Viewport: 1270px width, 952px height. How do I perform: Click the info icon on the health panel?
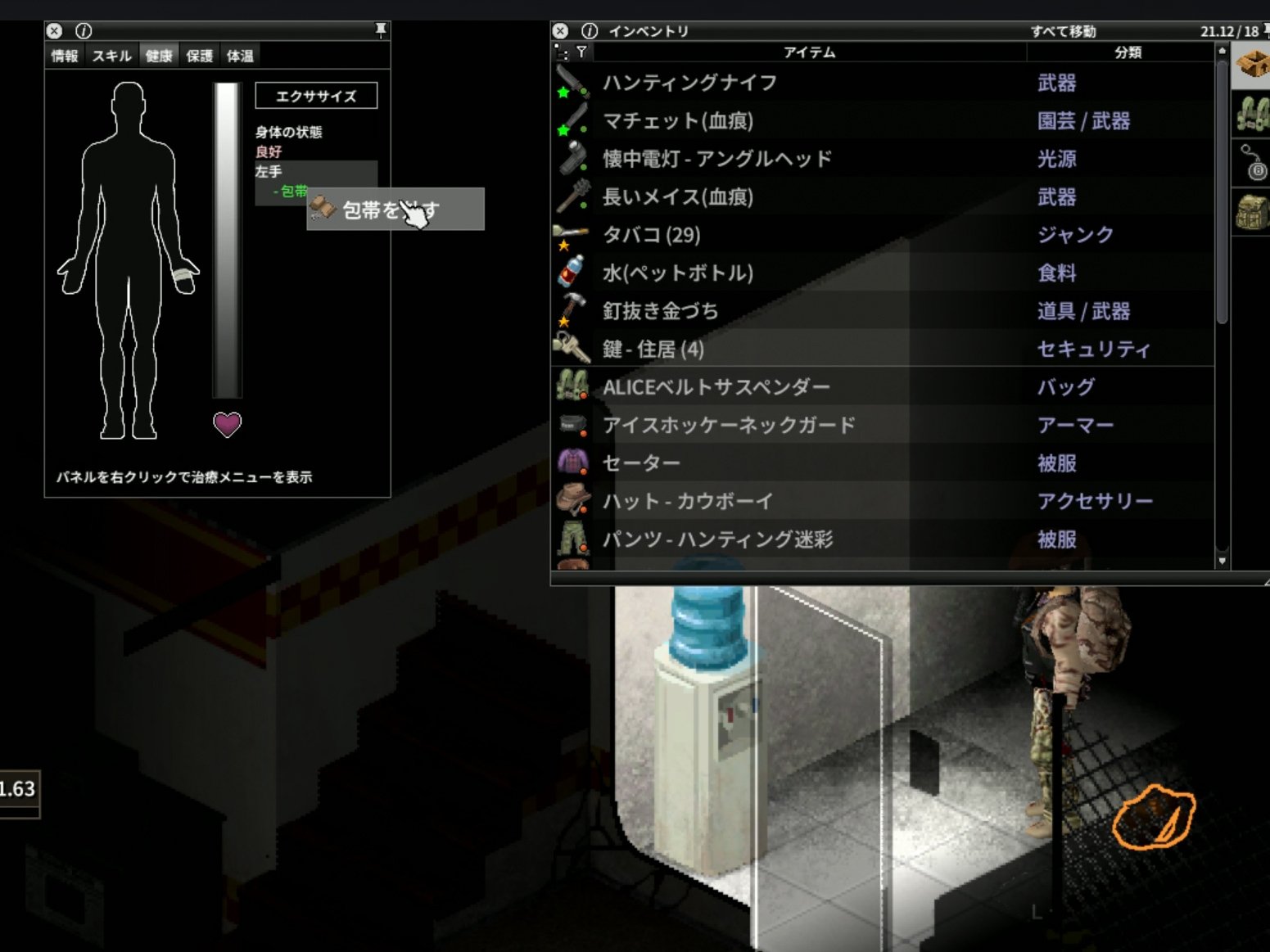click(82, 31)
